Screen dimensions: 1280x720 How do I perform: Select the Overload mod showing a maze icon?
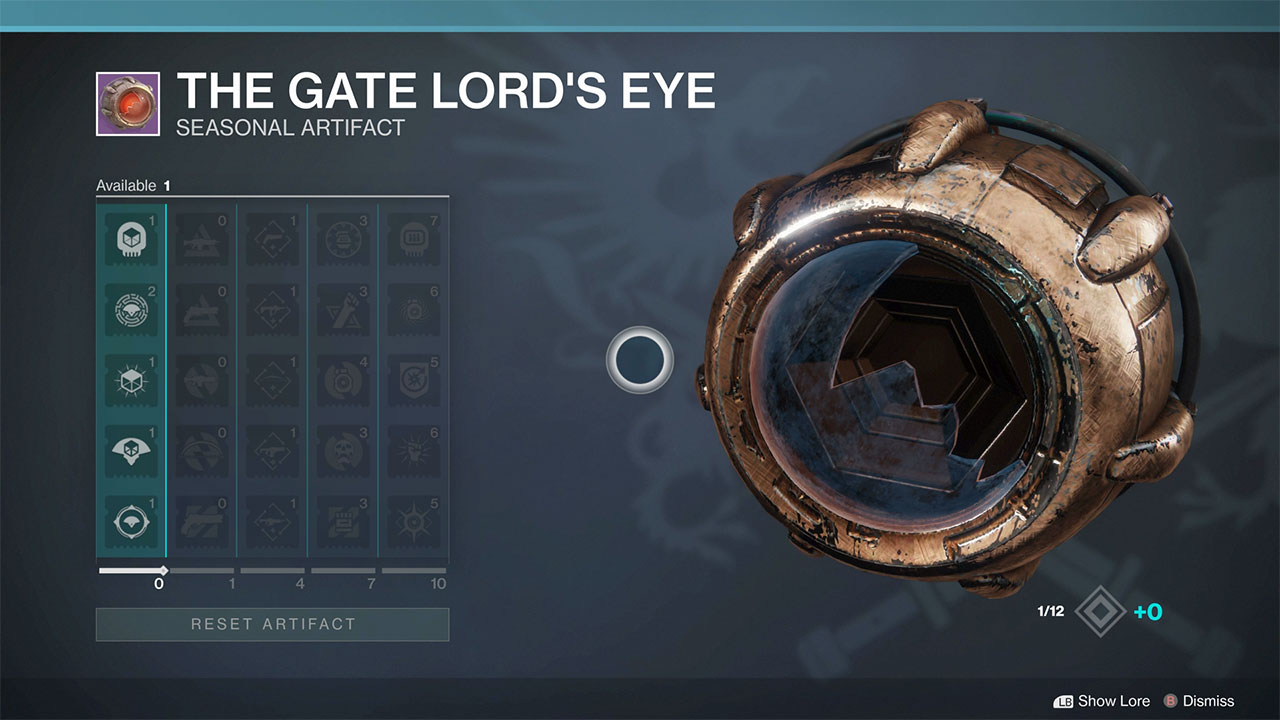click(131, 310)
